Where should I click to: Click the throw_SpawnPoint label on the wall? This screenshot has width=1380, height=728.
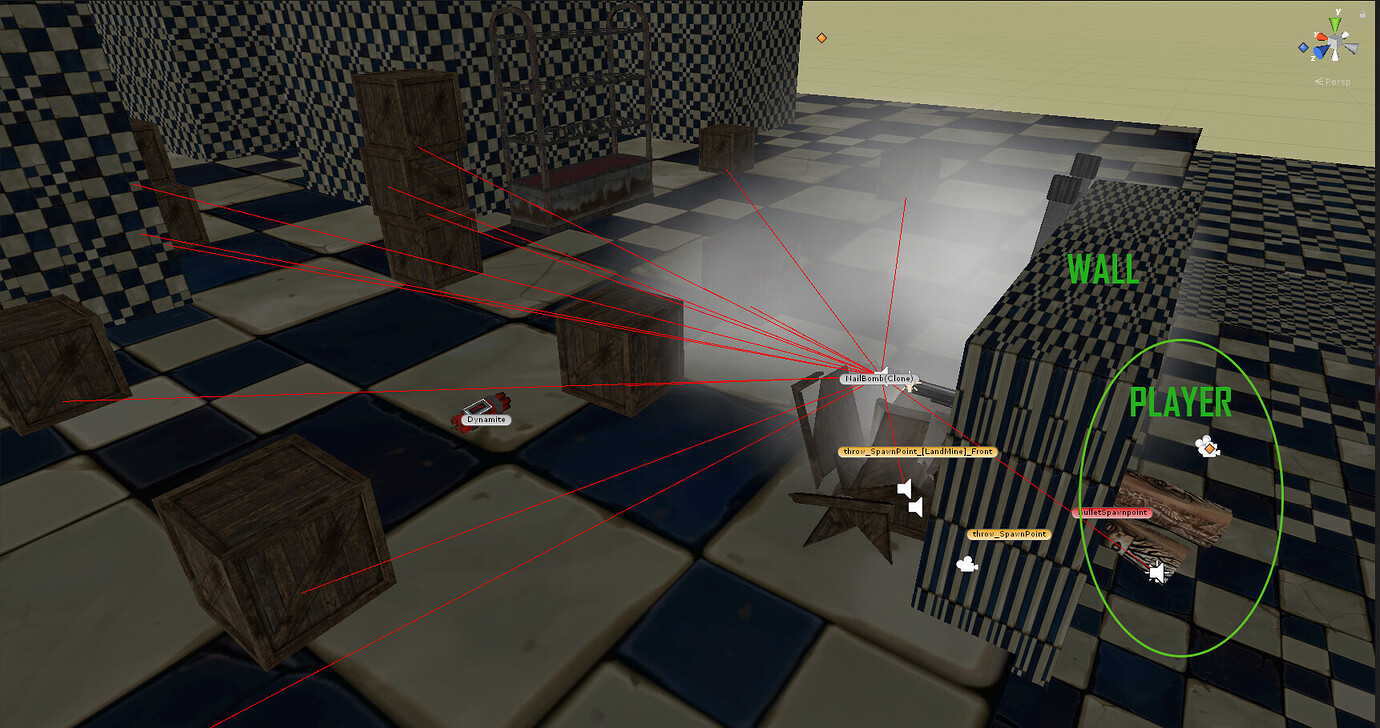point(1009,533)
